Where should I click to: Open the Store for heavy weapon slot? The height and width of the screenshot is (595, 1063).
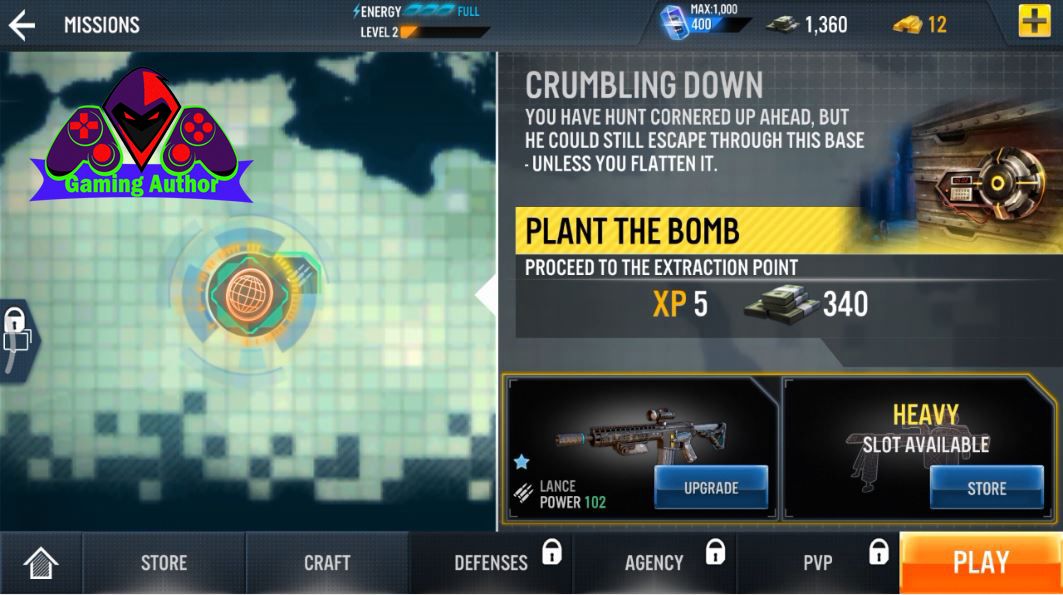point(986,488)
